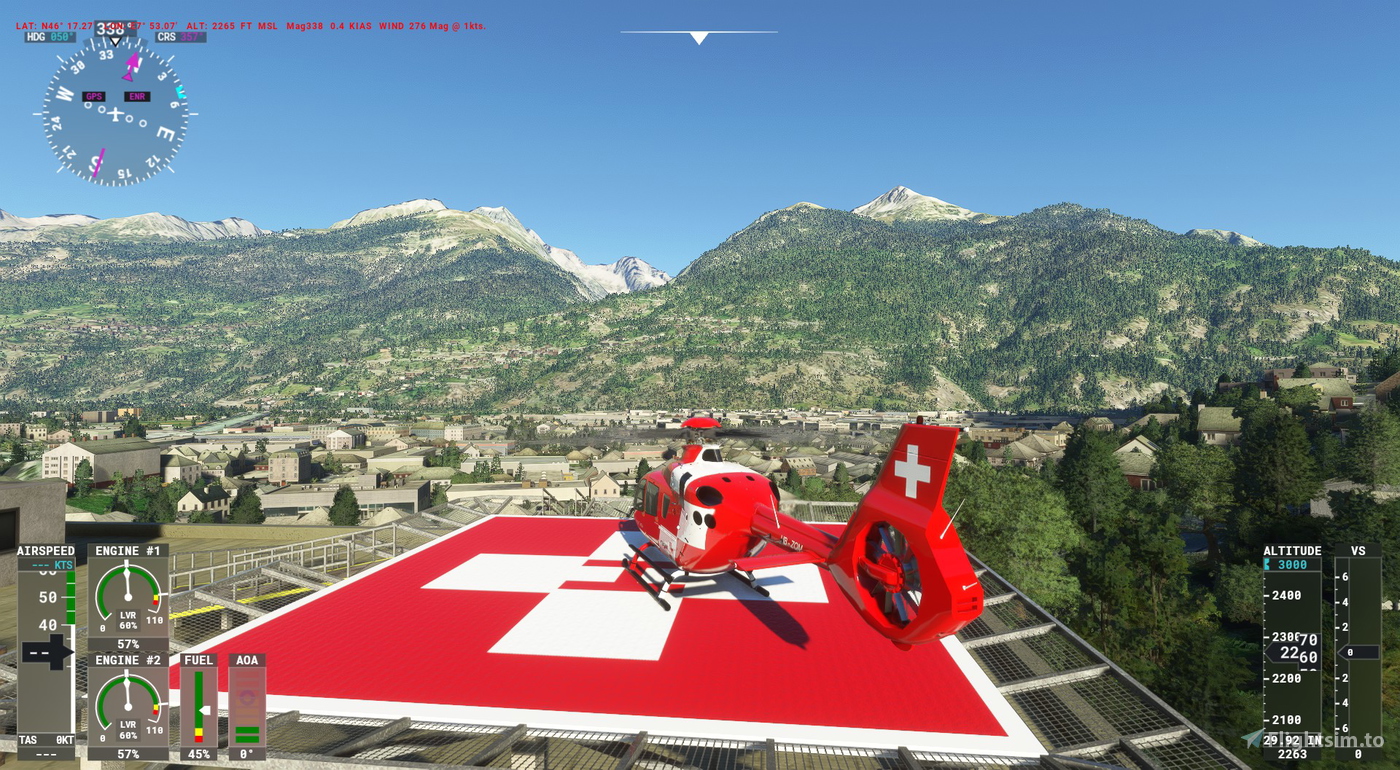Select the Engine #2 torque gauge
Screen dimensions: 1400x770
tap(126, 698)
